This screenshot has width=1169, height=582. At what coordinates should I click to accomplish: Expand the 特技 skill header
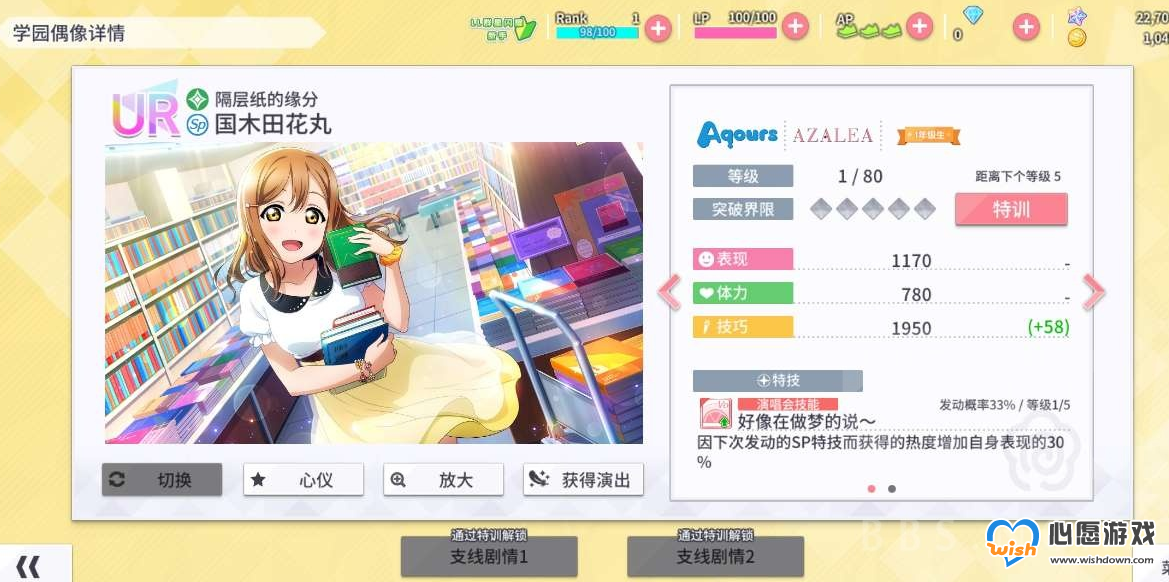(777, 381)
